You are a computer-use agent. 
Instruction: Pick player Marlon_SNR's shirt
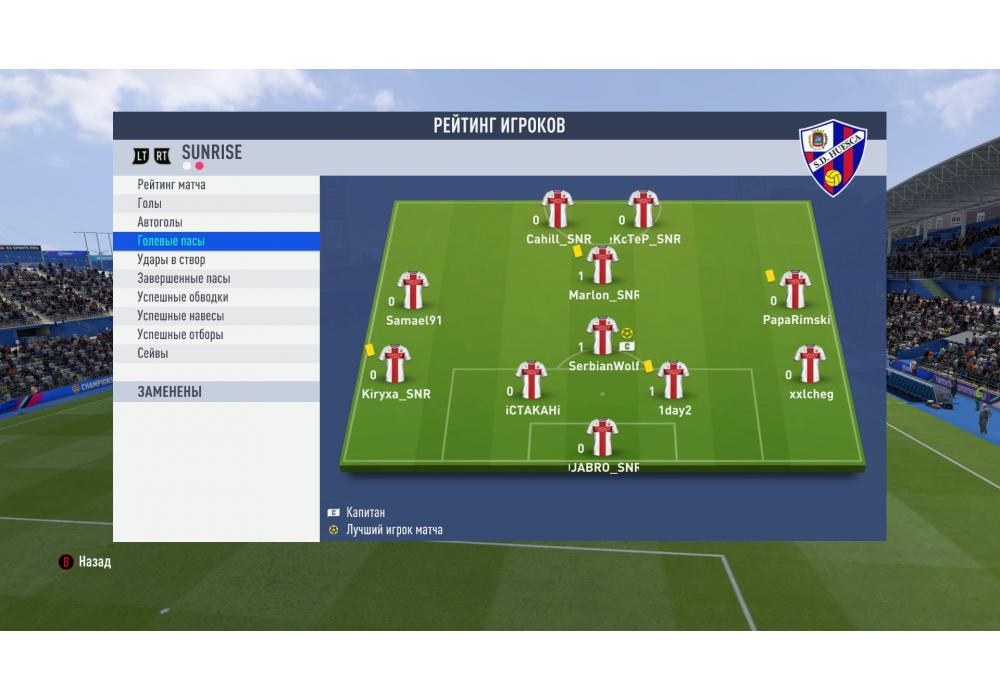pyautogui.click(x=602, y=265)
